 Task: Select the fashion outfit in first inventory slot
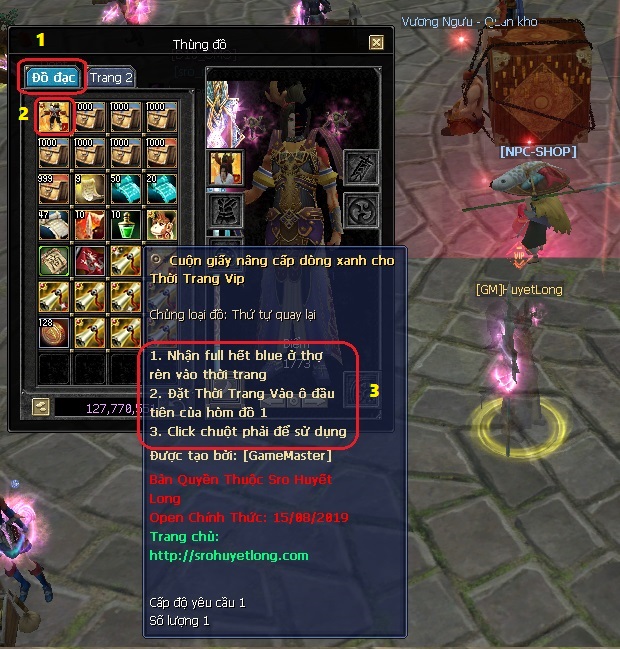(x=52, y=116)
